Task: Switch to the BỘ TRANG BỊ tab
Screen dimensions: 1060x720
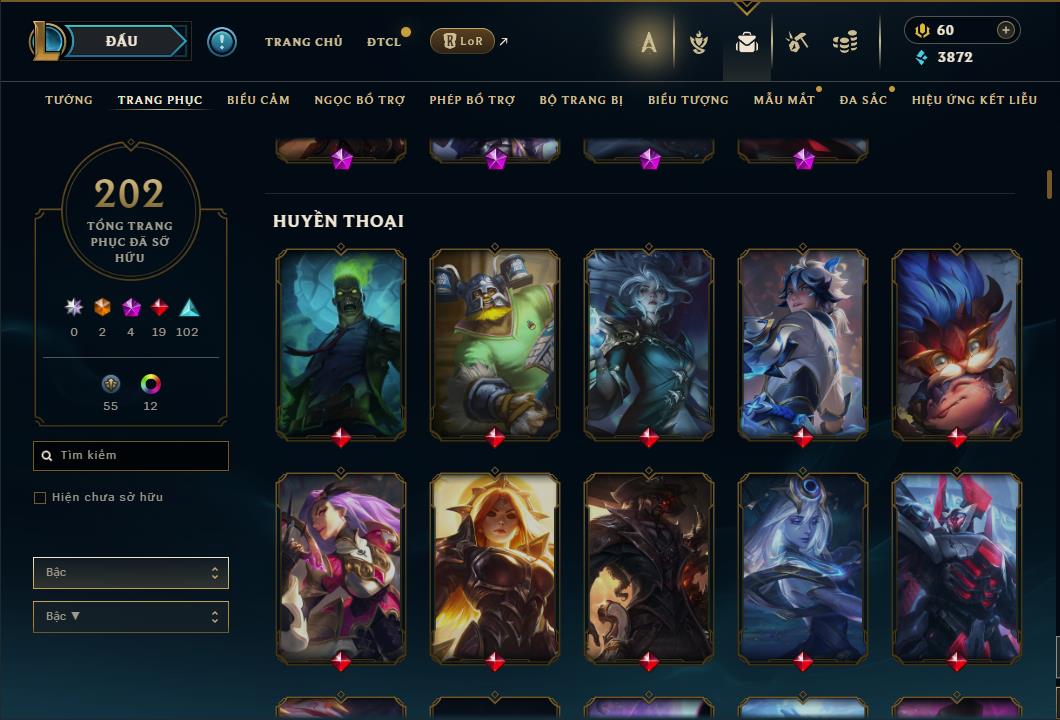Action: [581, 100]
